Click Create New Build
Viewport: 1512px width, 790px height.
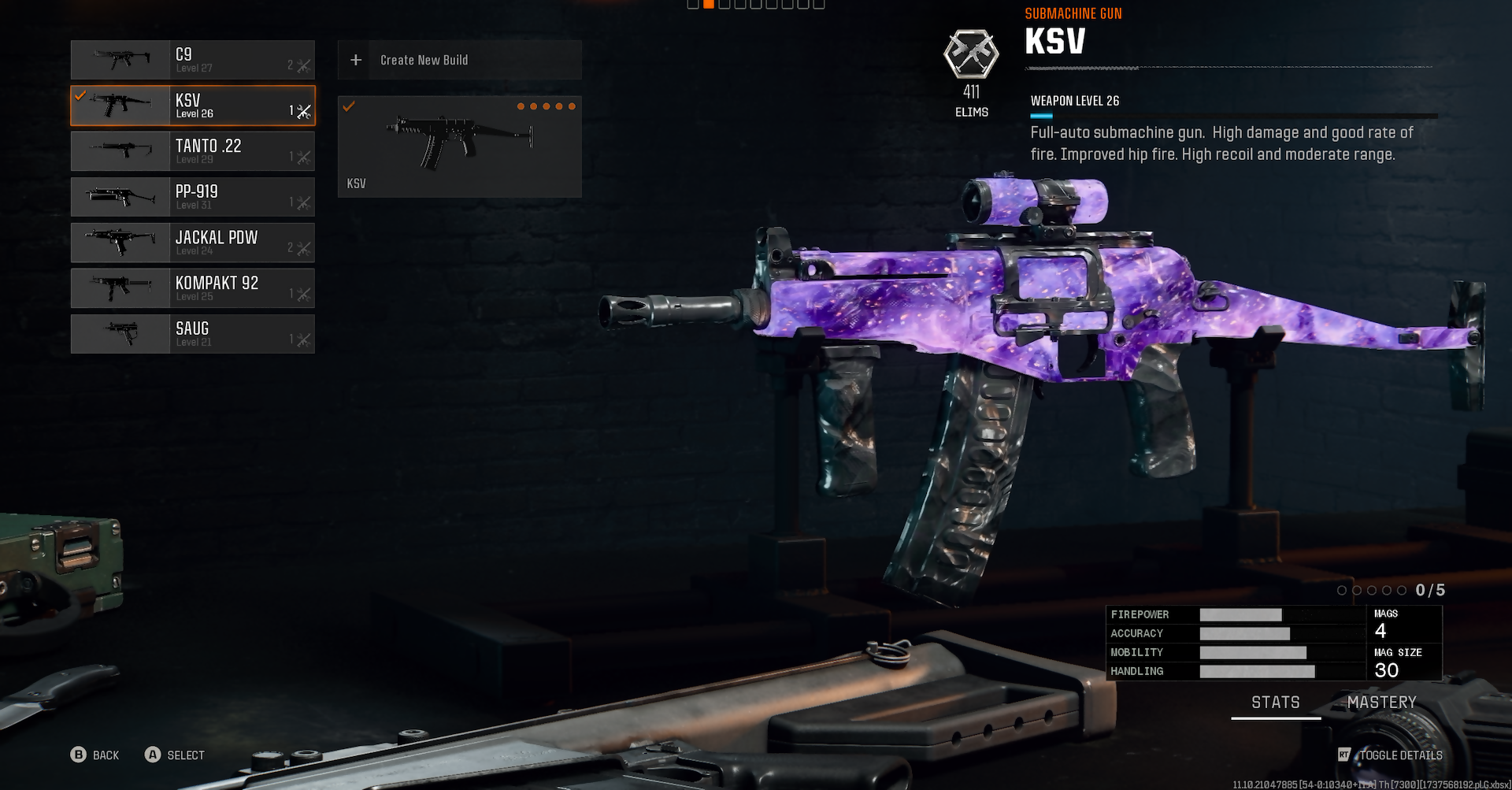click(460, 60)
